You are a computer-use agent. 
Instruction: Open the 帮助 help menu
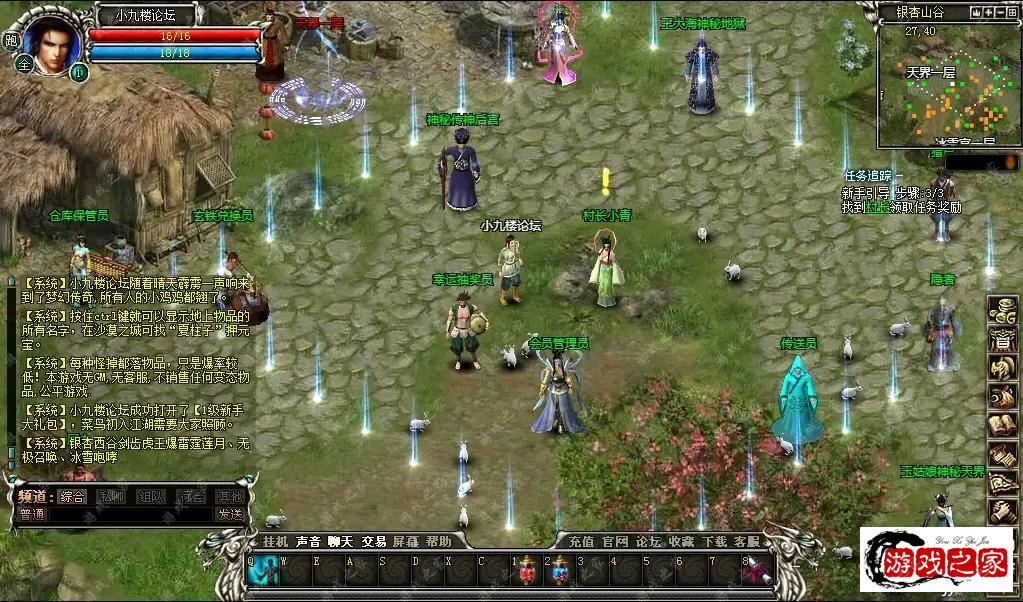point(438,541)
